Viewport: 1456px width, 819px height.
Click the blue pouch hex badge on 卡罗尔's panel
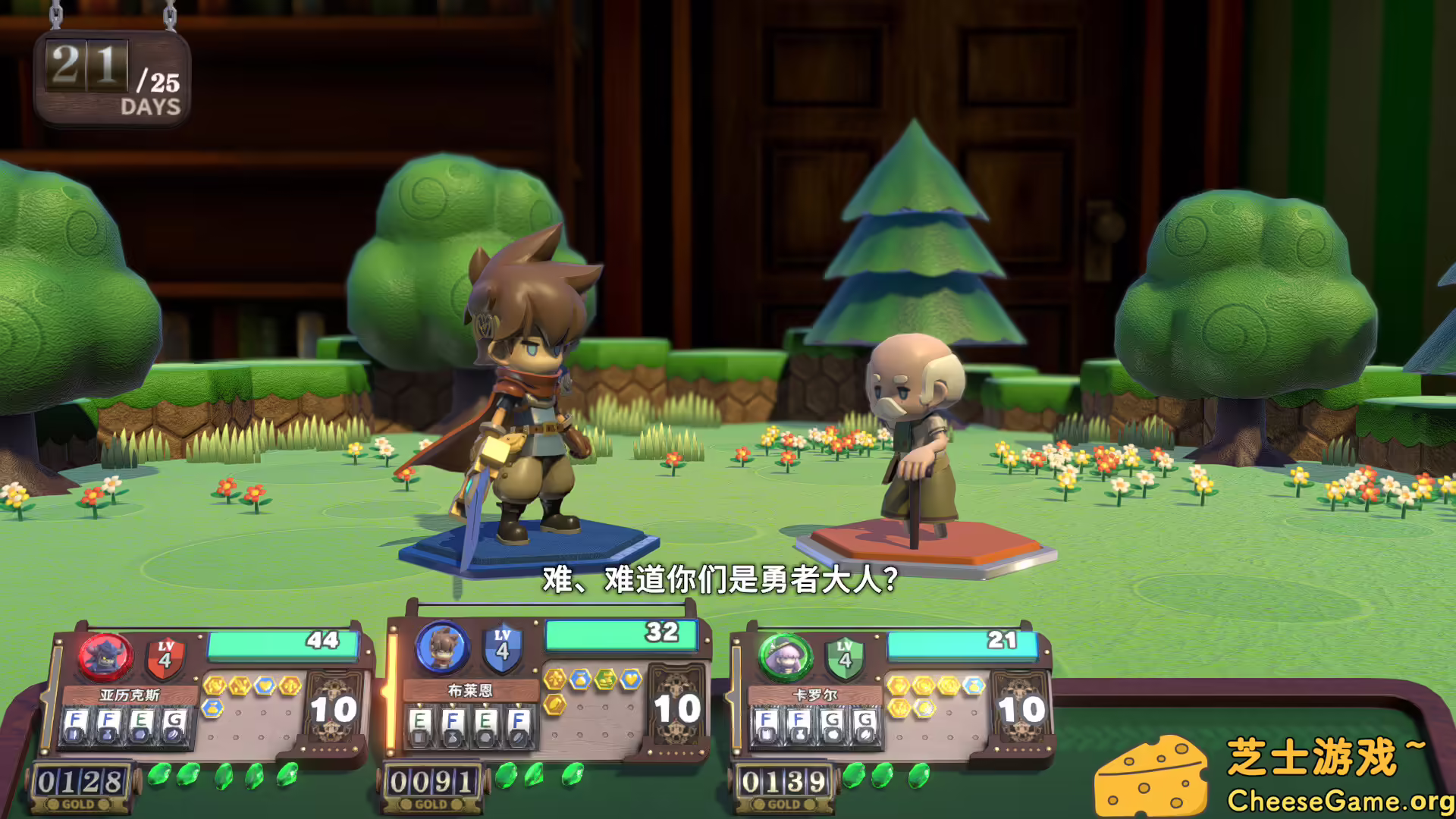pyautogui.click(x=972, y=684)
